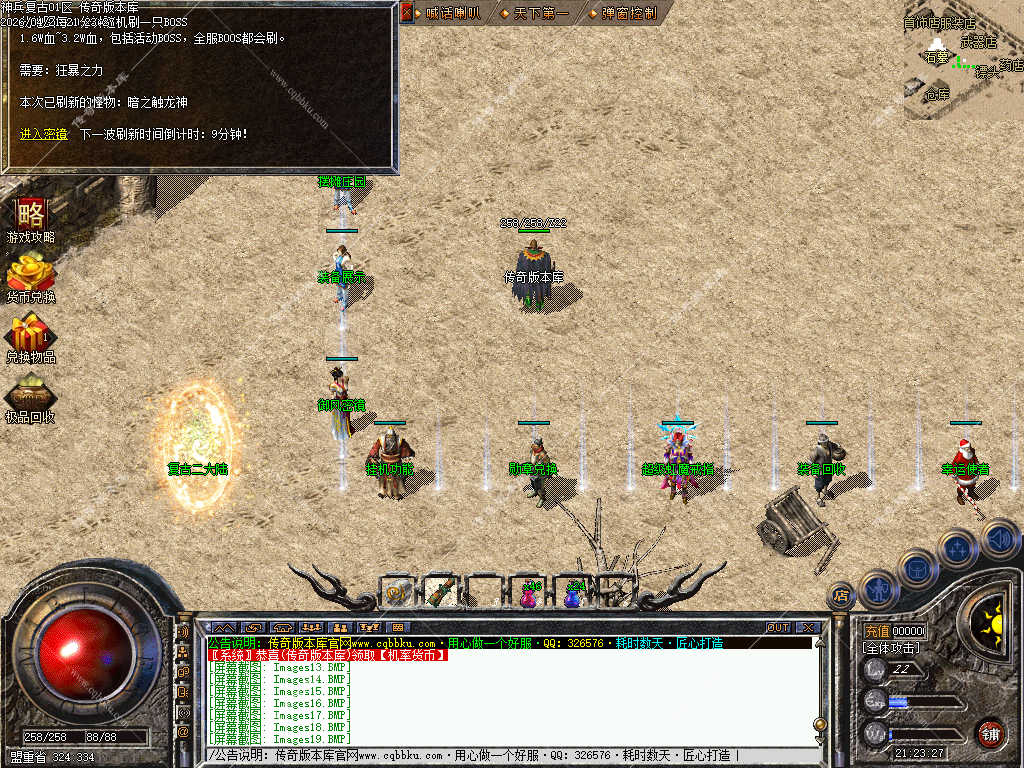Open the 游戏攻略 game guide
Viewport: 1024px width, 768px height.
(30, 219)
